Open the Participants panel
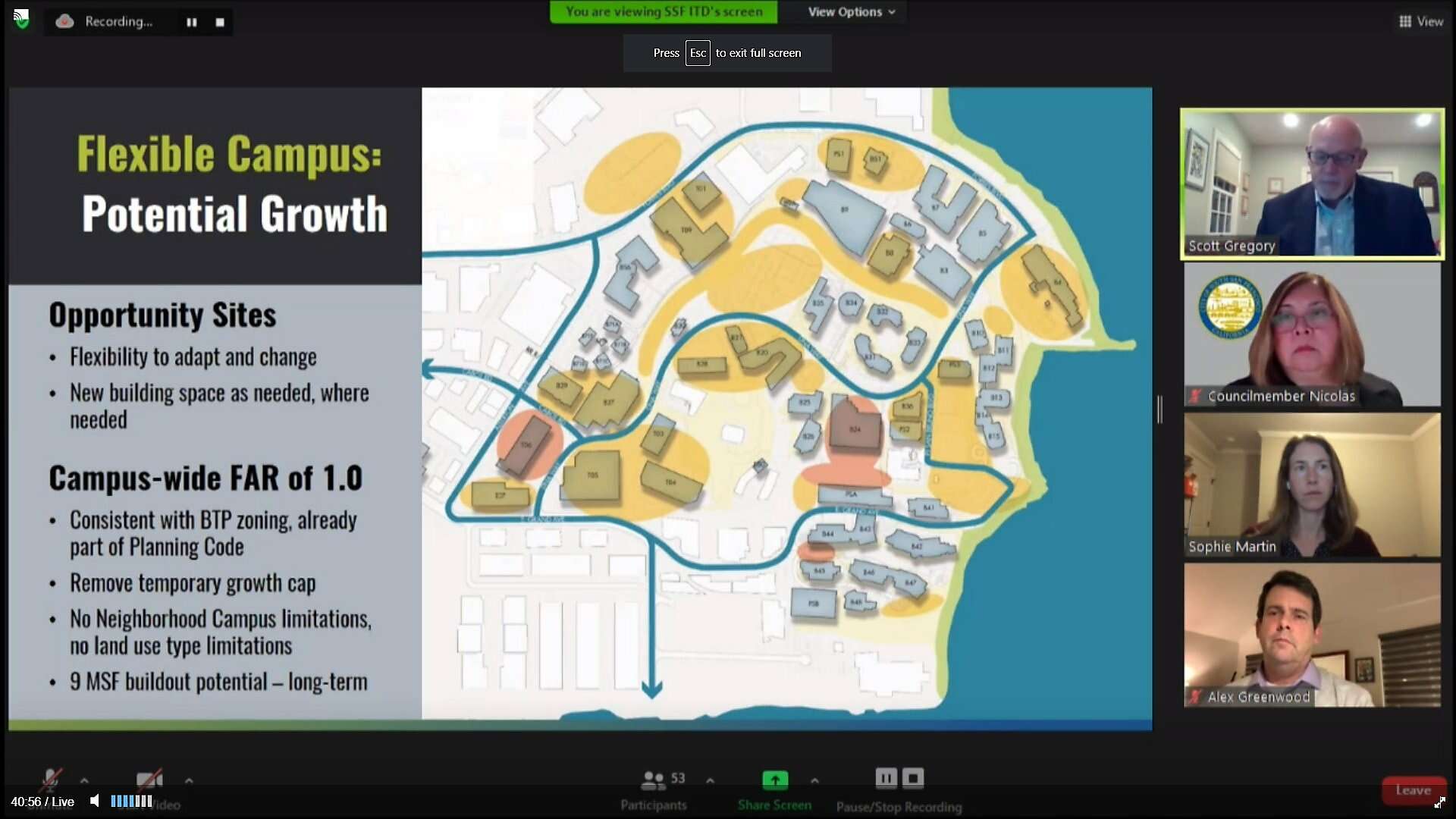 (x=654, y=789)
